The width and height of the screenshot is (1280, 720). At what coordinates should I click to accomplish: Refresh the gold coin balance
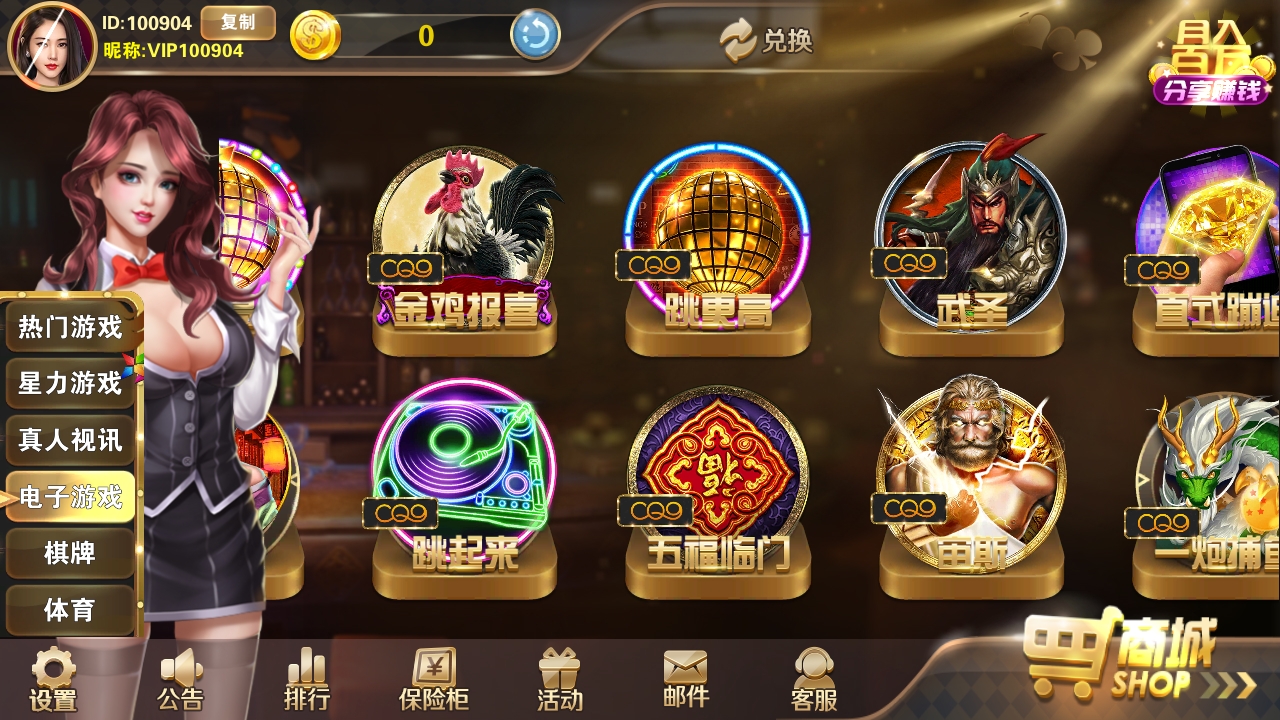[537, 33]
